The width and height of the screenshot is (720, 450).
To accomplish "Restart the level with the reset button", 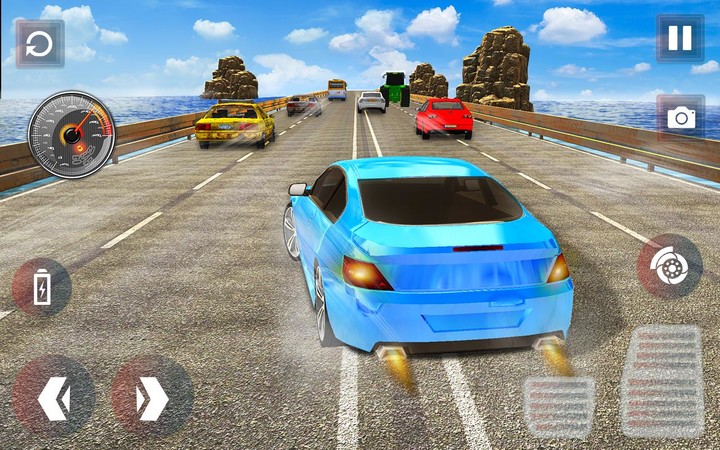I will (x=40, y=44).
